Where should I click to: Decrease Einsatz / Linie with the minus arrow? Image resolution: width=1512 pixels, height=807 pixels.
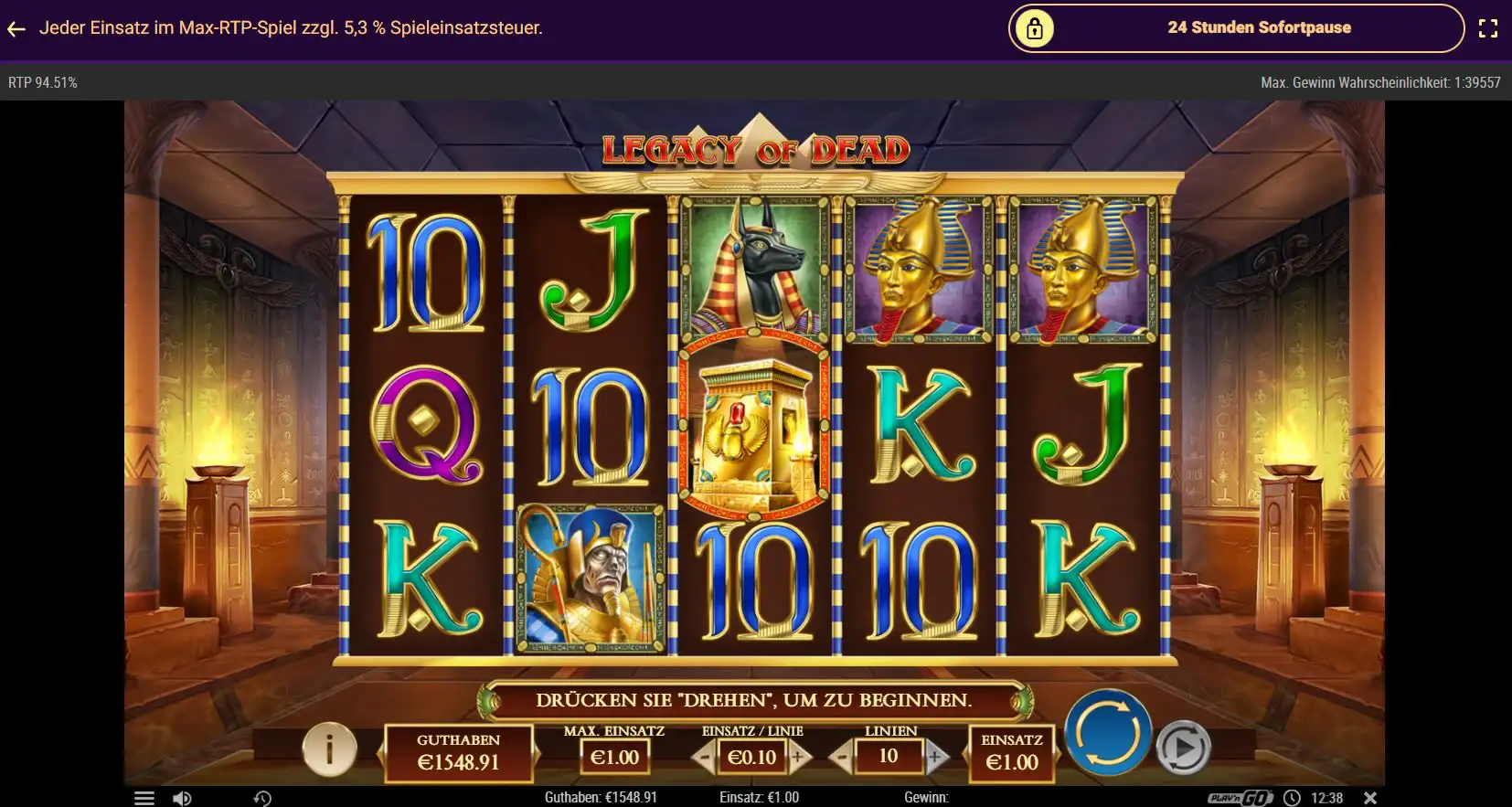(704, 758)
